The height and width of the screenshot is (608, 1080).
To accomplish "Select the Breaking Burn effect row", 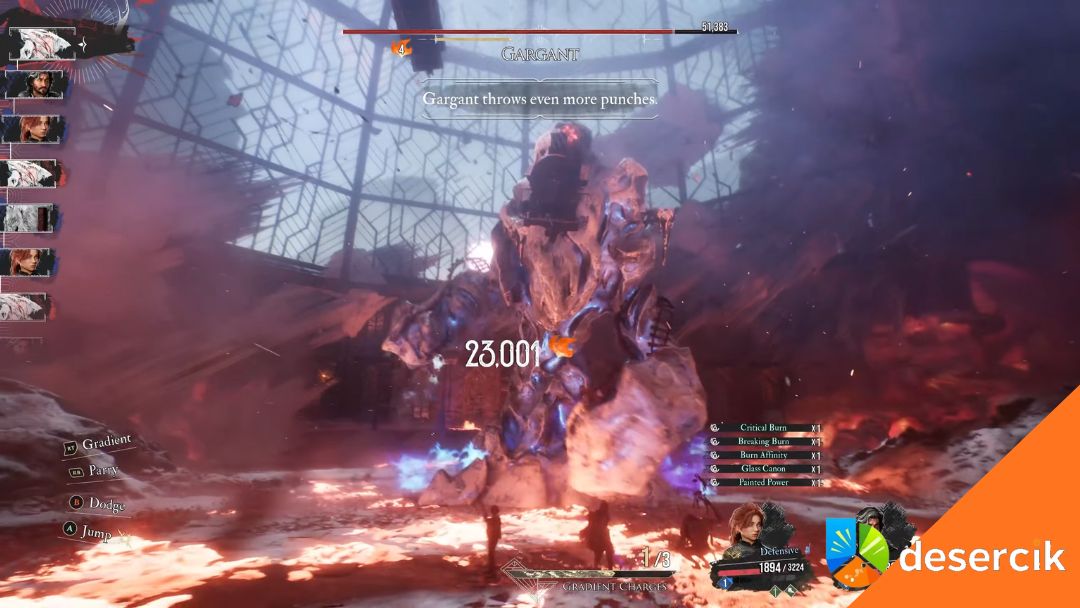I will tap(763, 441).
